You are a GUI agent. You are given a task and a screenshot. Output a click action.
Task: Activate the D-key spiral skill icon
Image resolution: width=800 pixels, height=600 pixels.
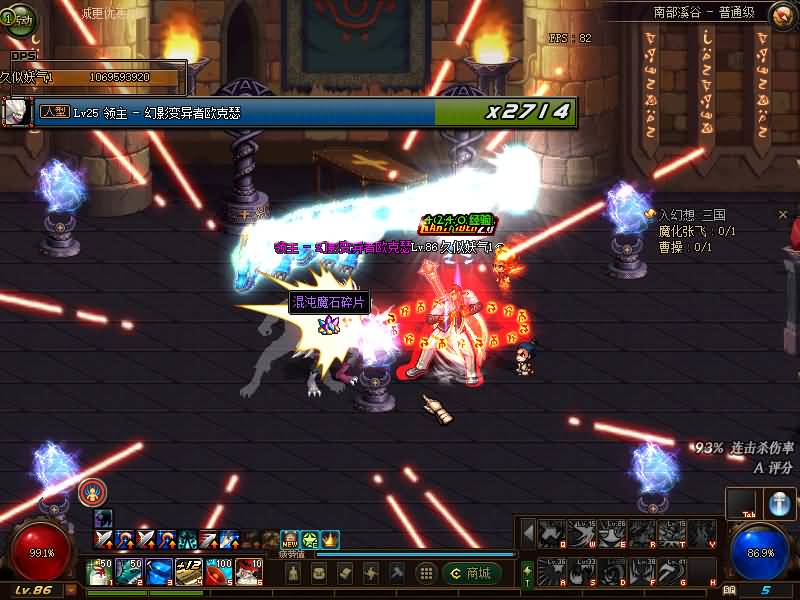coord(612,573)
